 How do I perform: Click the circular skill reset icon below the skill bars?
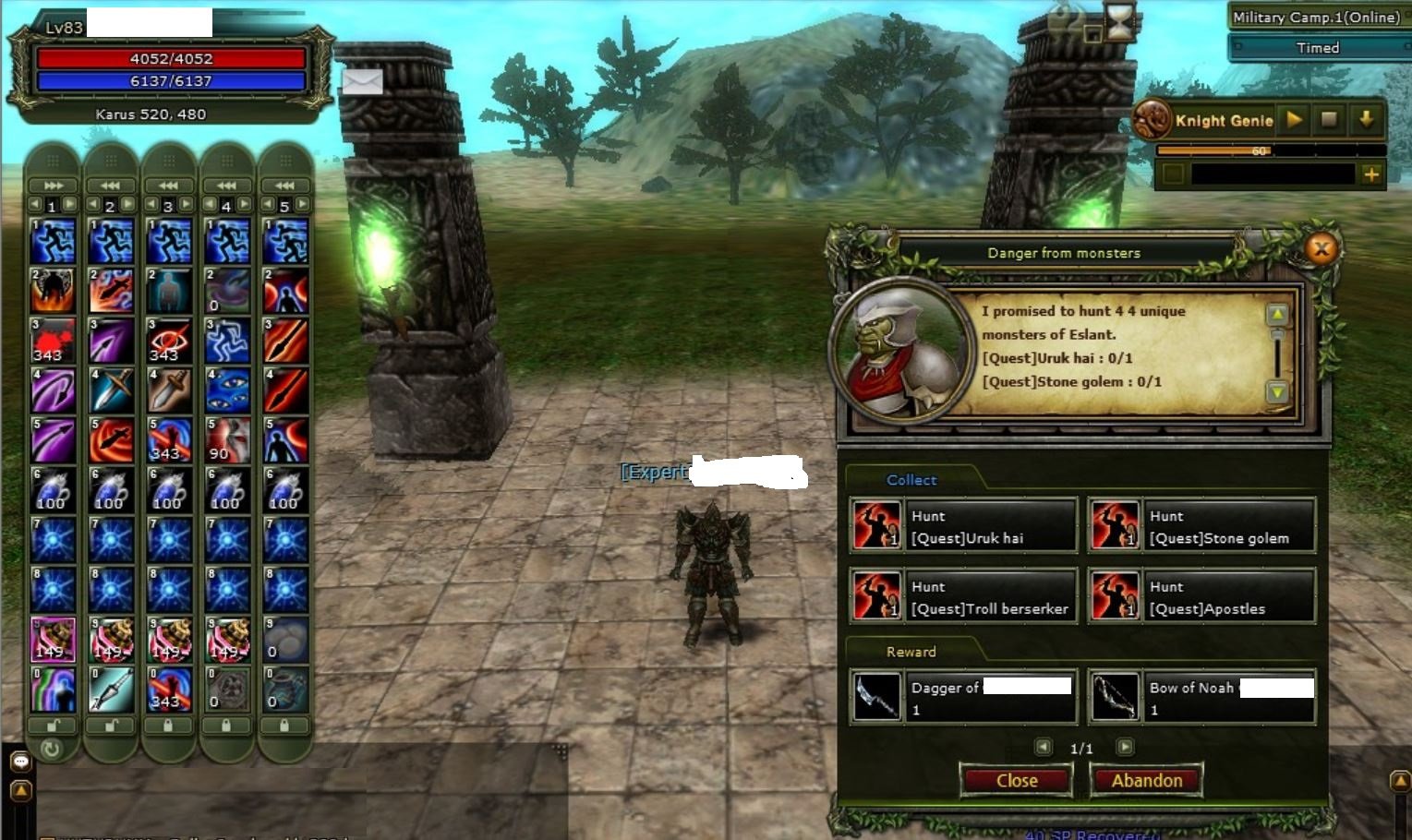(x=53, y=750)
